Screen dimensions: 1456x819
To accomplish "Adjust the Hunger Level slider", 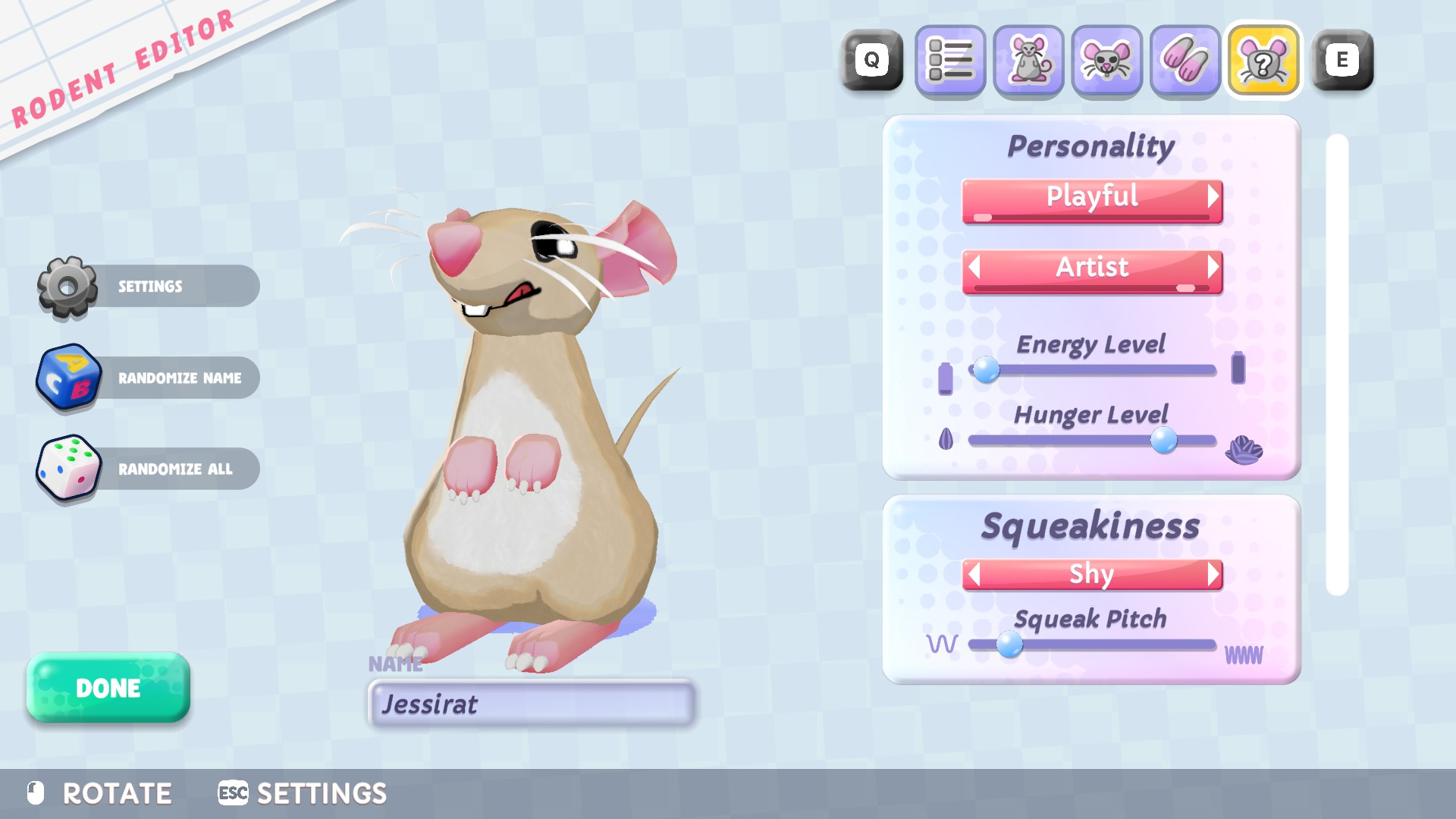I will 1163,440.
